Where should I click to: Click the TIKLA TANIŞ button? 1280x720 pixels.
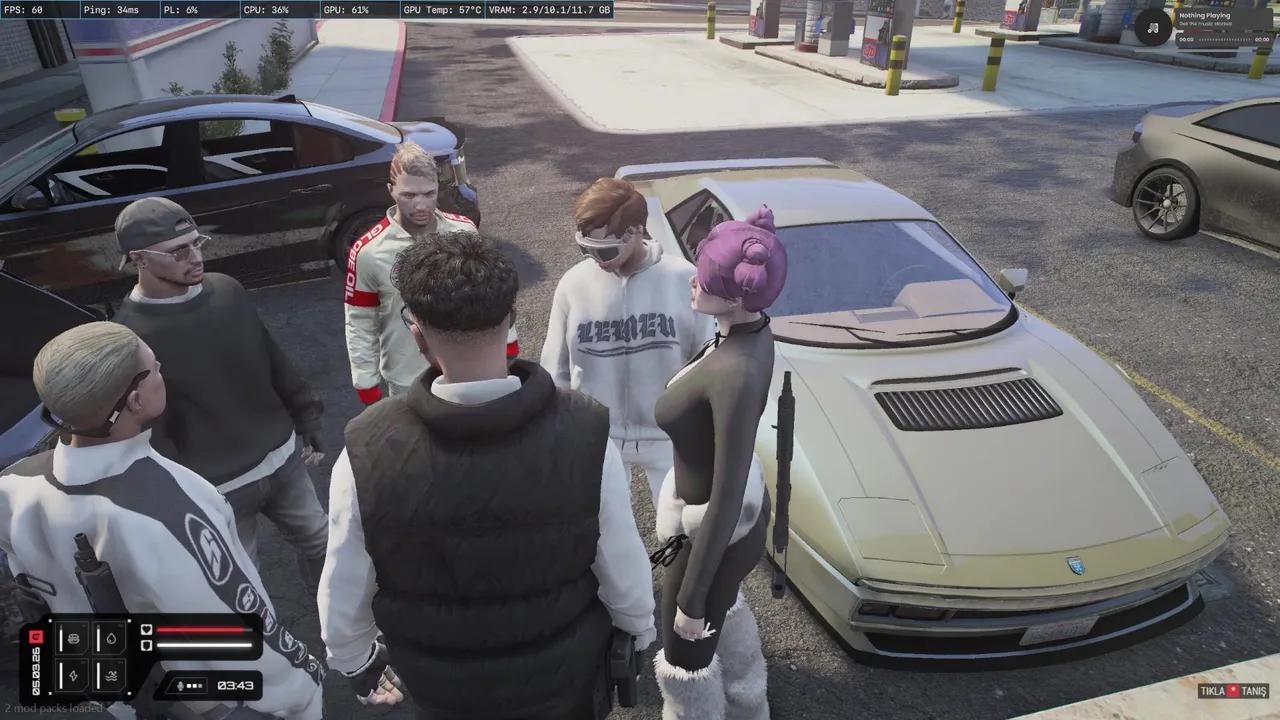[x=1233, y=691]
